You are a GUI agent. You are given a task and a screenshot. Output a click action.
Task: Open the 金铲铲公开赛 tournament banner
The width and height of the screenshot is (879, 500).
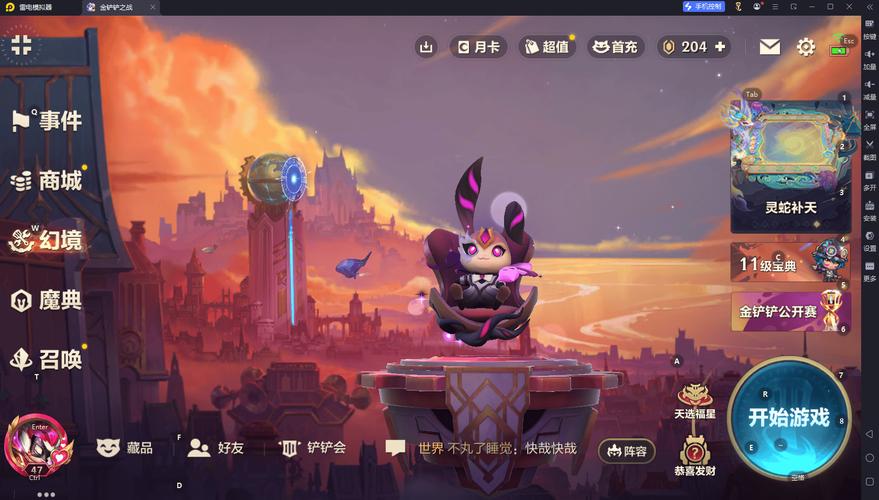tap(789, 311)
